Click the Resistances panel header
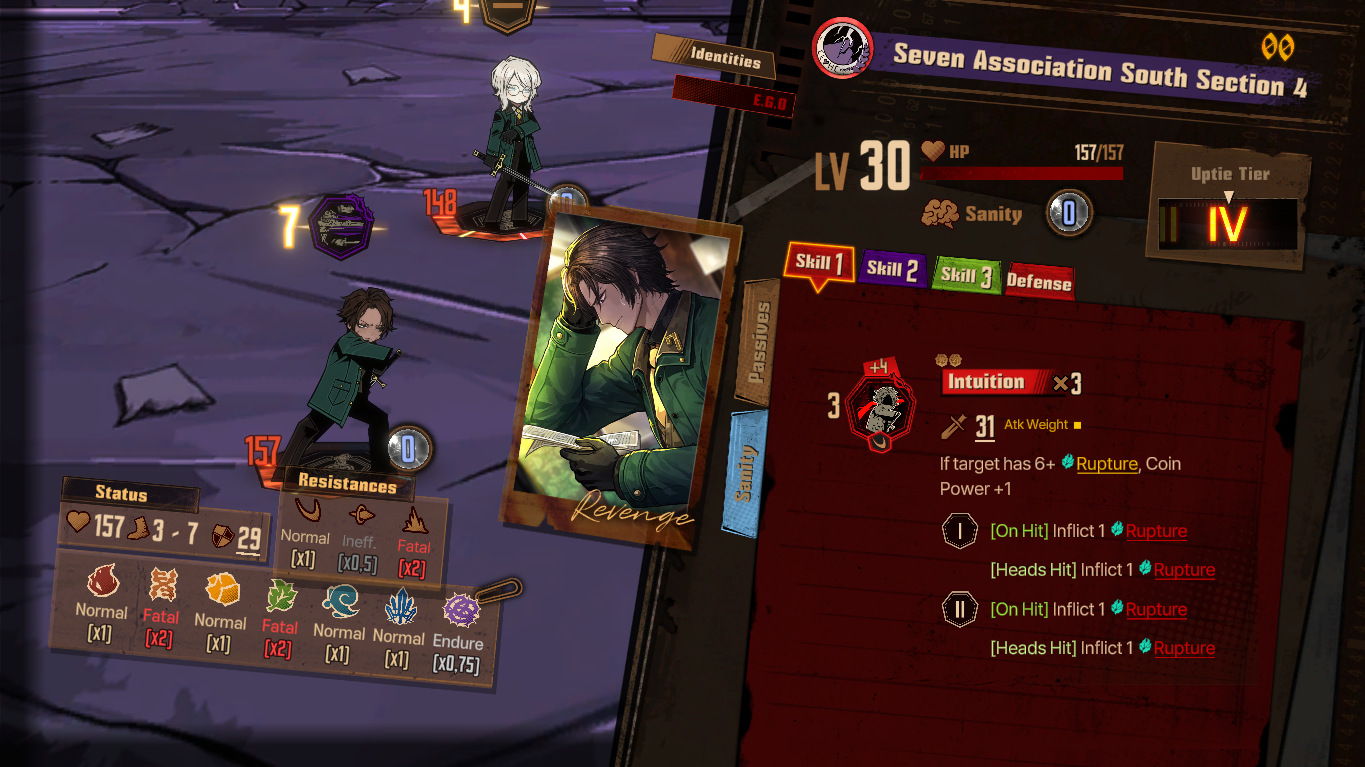This screenshot has width=1365, height=767. [x=346, y=484]
